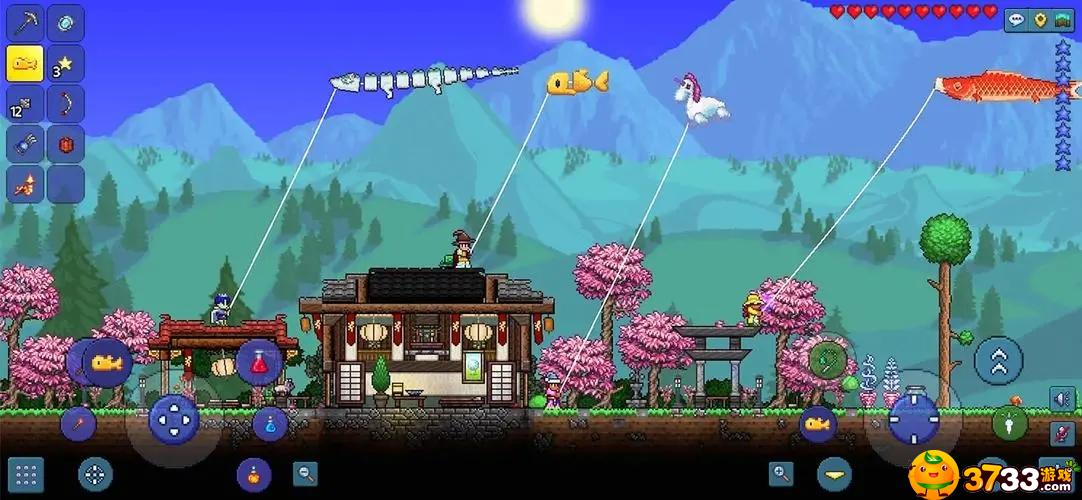Screen dimensions: 1082x500
Task: Use the blue mana potion quick button
Action: 270,424
